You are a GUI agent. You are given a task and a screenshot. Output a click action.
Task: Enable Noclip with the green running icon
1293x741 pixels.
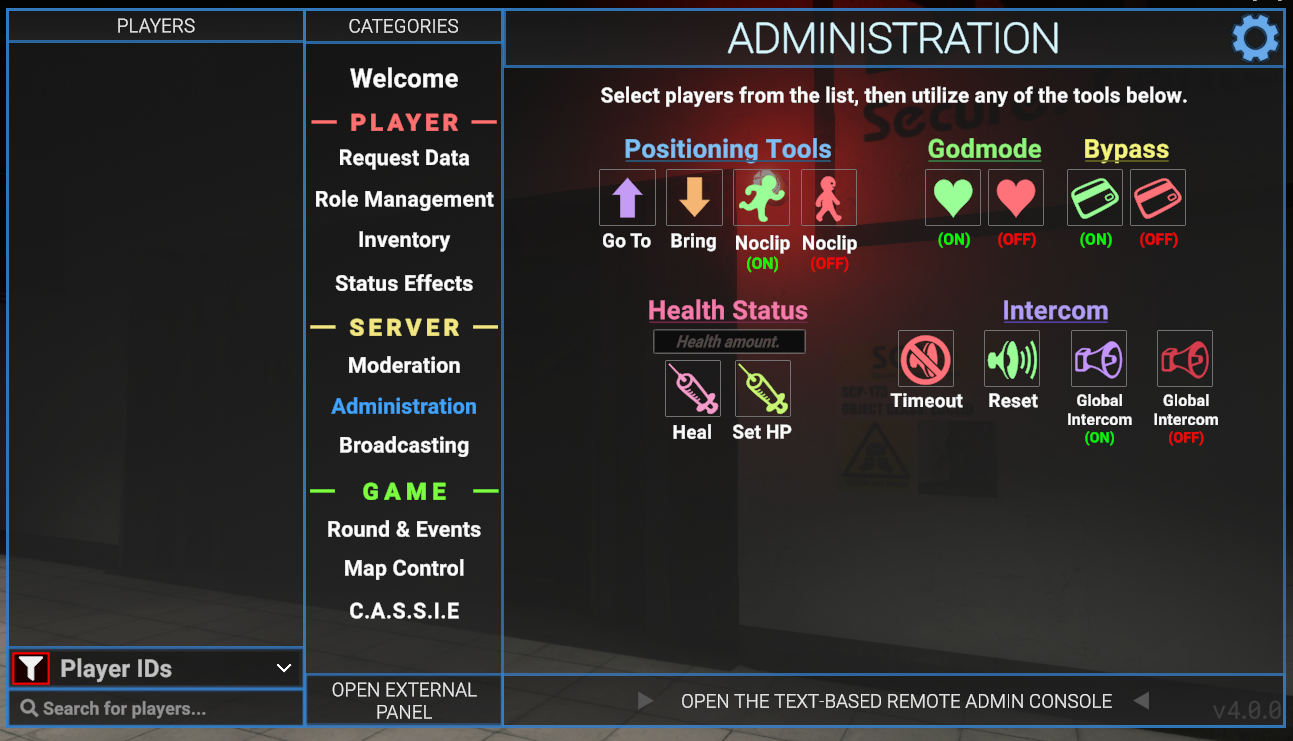761,197
